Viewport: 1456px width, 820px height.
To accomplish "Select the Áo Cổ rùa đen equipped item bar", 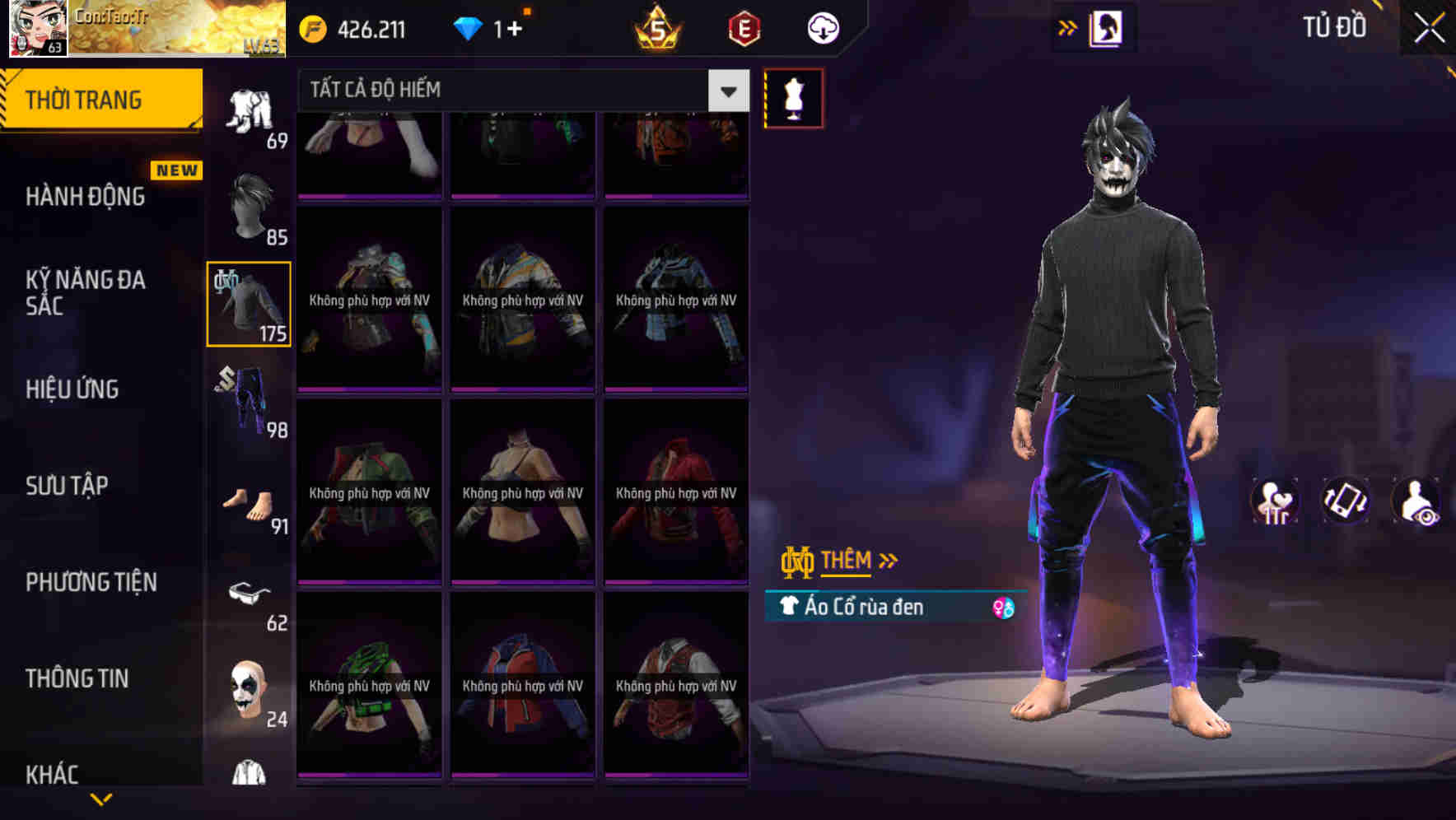I will tap(873, 607).
